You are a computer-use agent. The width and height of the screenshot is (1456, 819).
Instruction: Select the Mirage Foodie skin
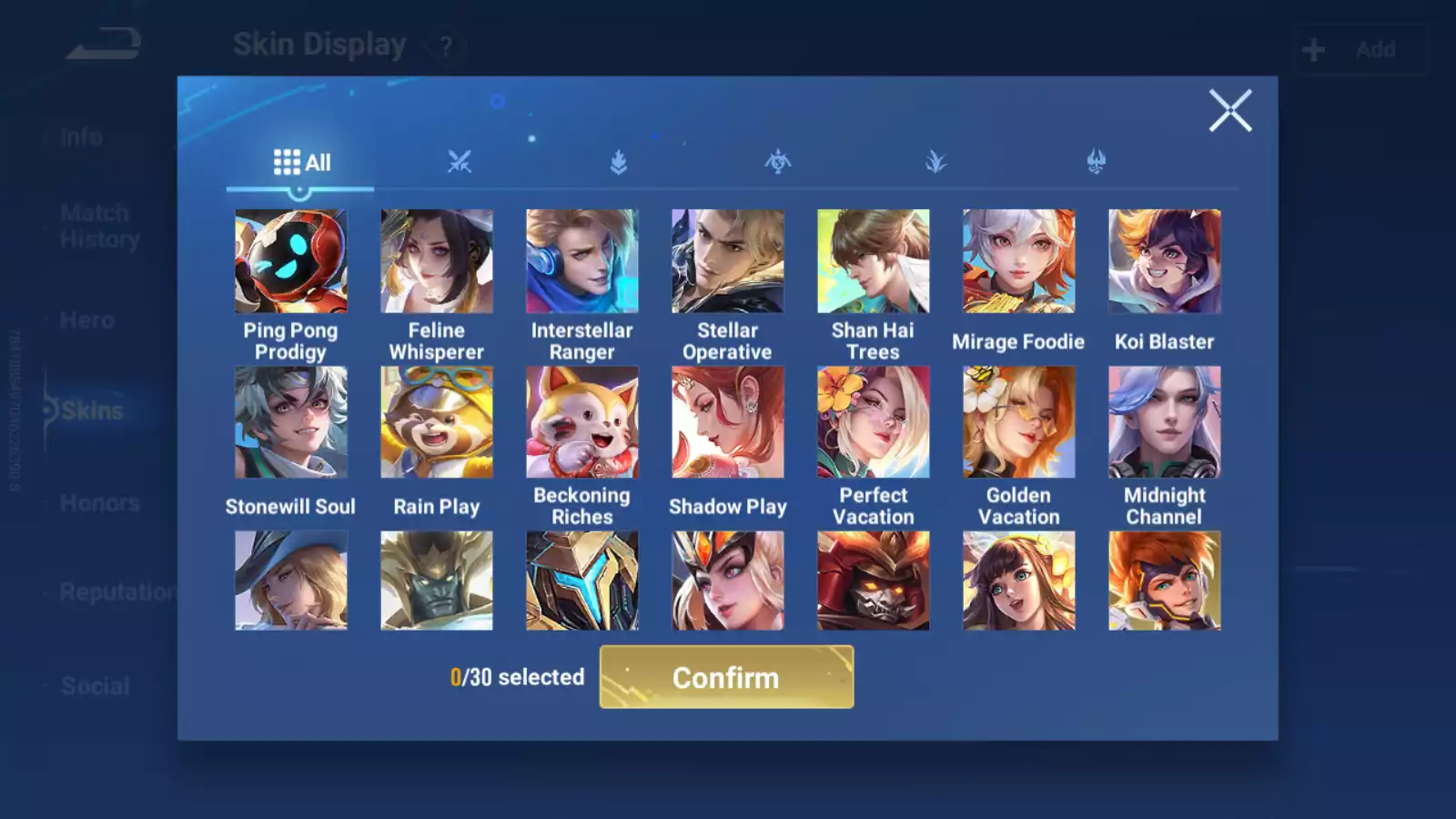tap(1018, 262)
